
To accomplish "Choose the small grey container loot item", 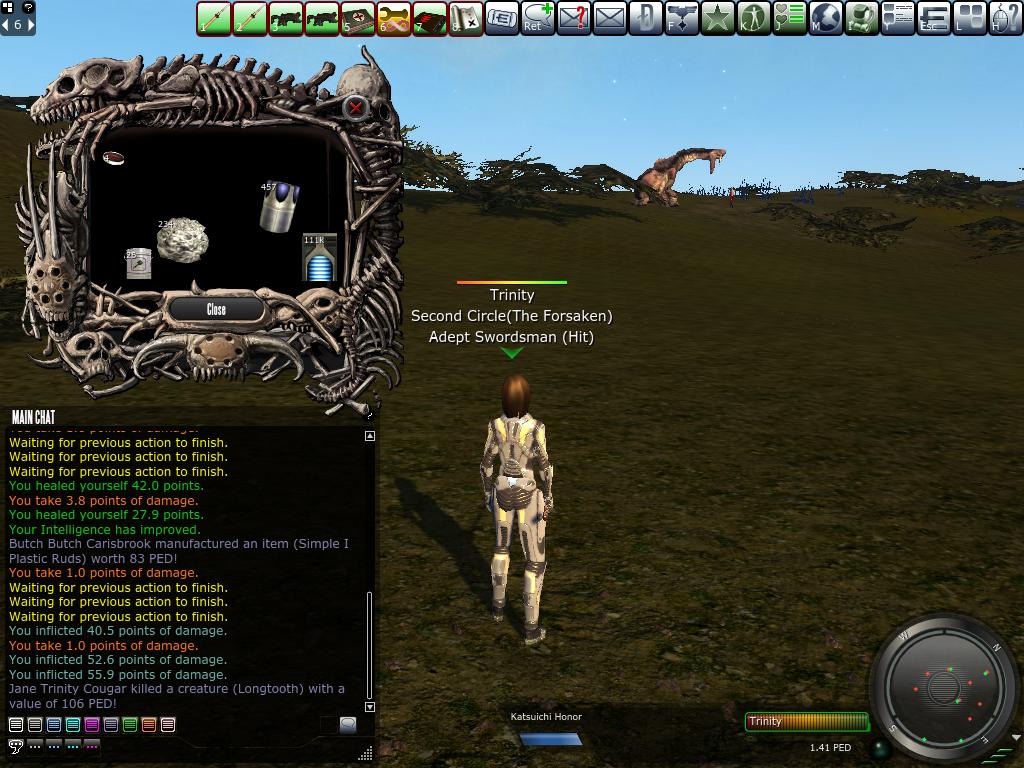I will point(139,264).
